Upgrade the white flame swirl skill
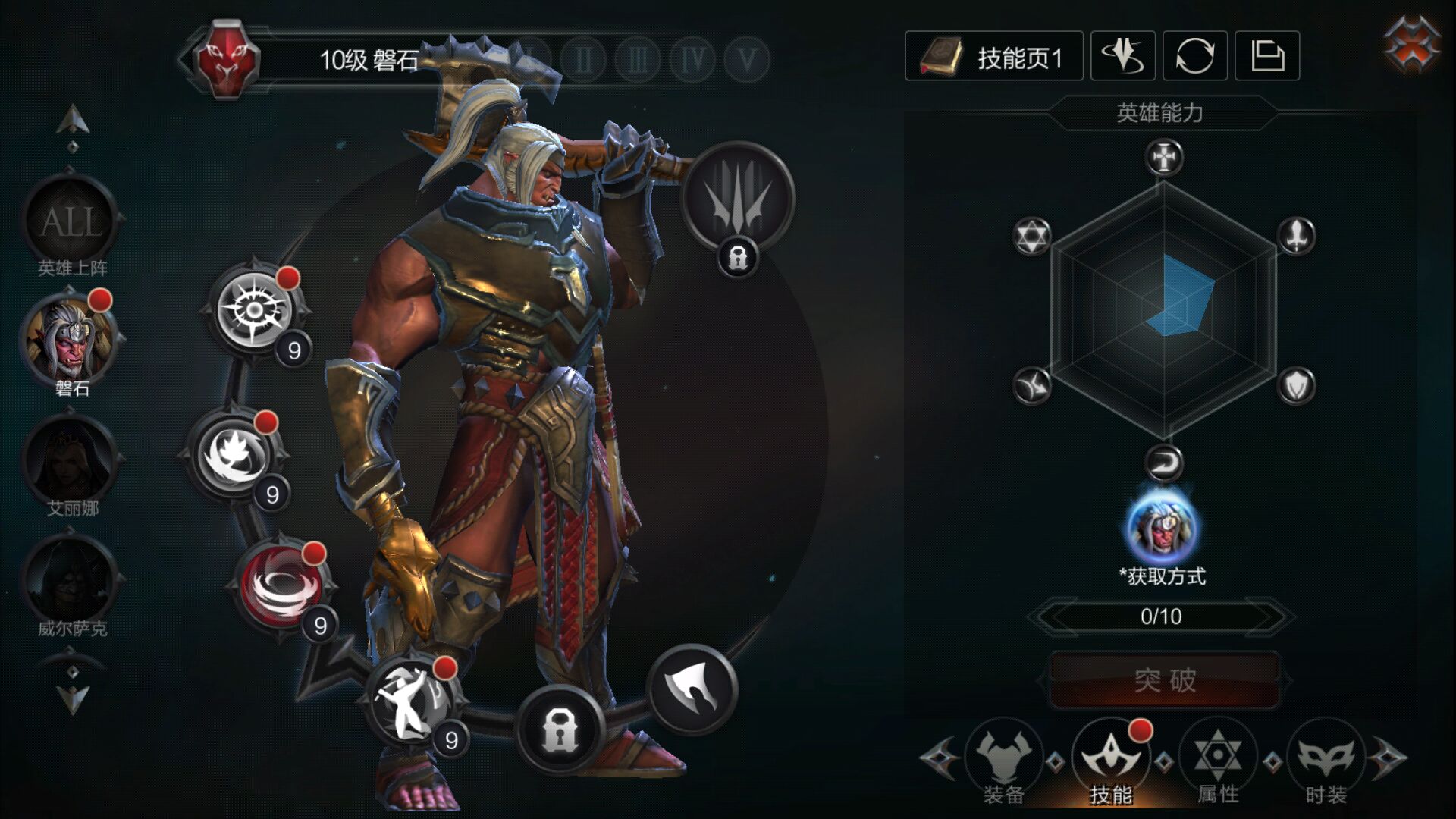 (x=233, y=455)
